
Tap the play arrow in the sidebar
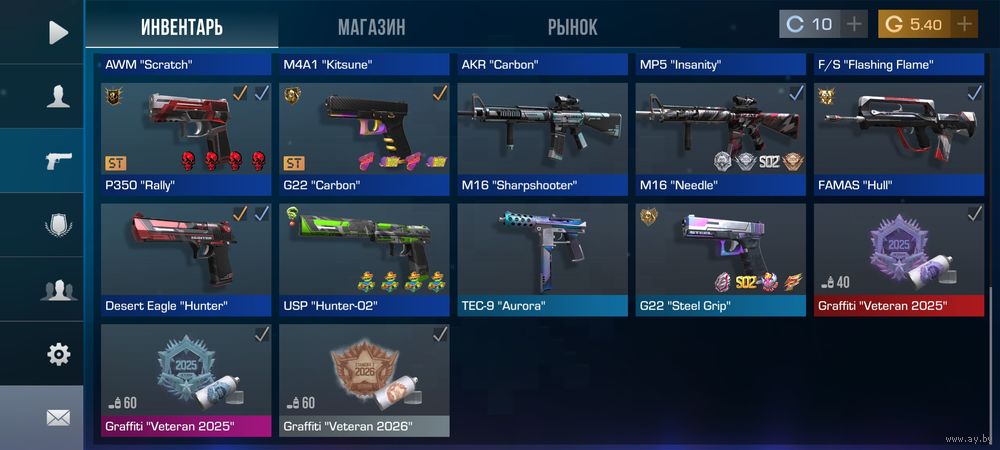click(x=57, y=32)
